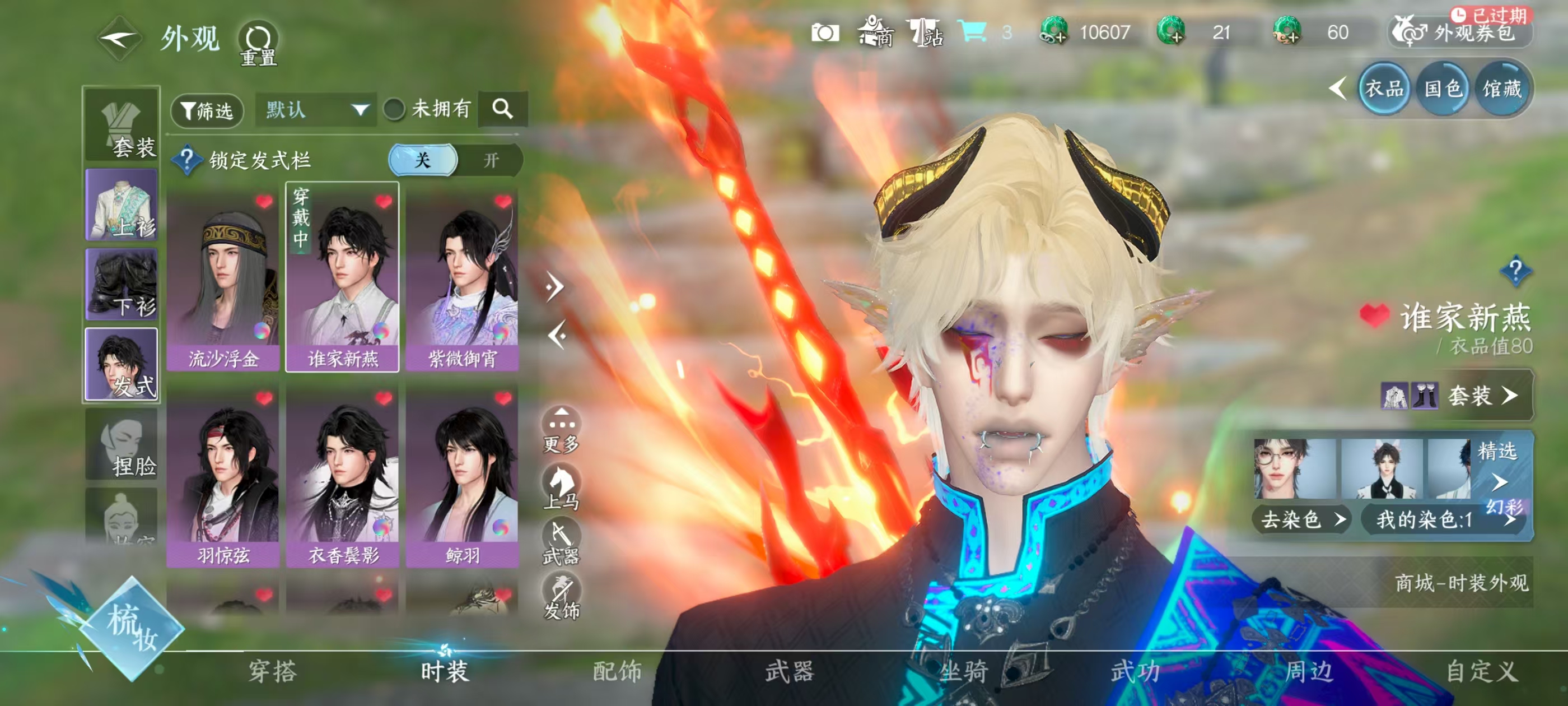Select the 下衫 category tab
1568x706 pixels.
122,285
